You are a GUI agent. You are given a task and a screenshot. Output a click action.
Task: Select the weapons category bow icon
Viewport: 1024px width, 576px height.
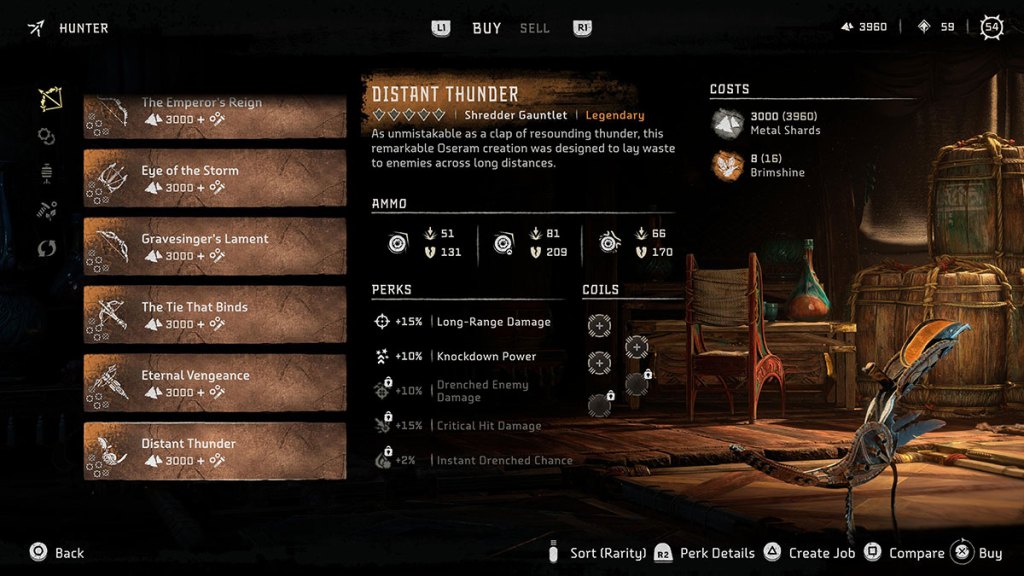pyautogui.click(x=48, y=99)
